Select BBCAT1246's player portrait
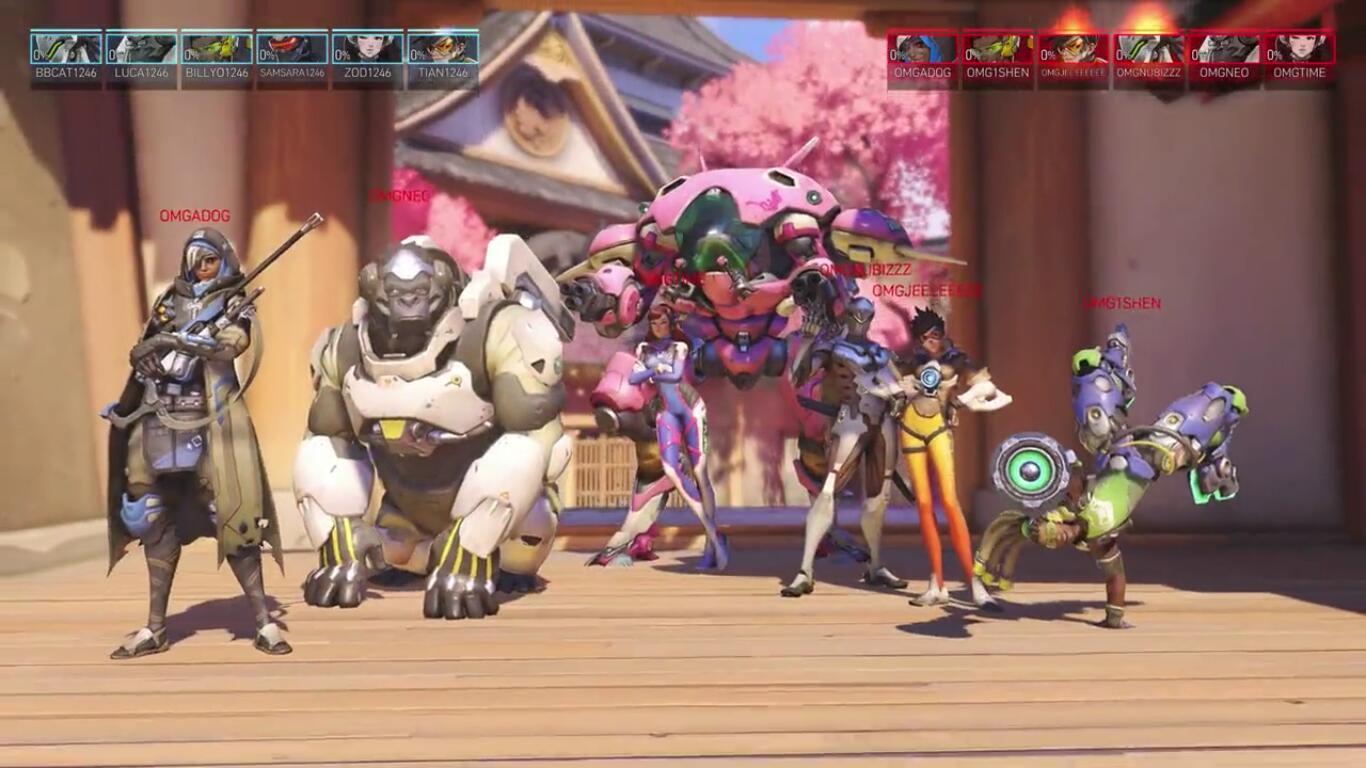1366x768 pixels. tap(66, 49)
